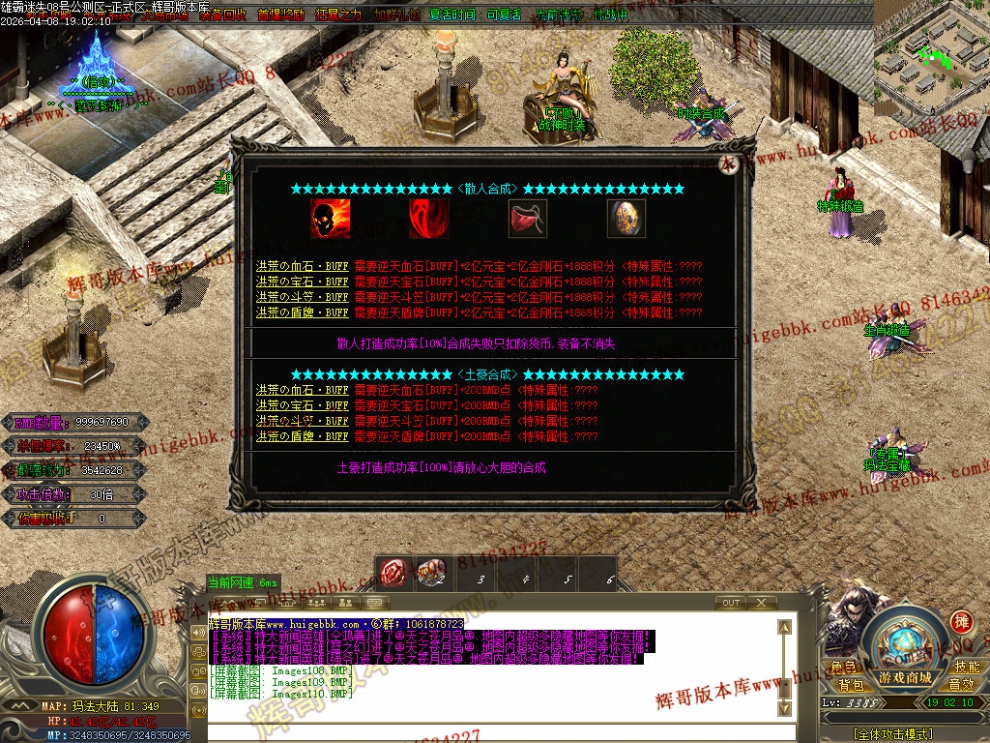
Task: Click the flaming skull blood stone icon
Action: (x=330, y=218)
